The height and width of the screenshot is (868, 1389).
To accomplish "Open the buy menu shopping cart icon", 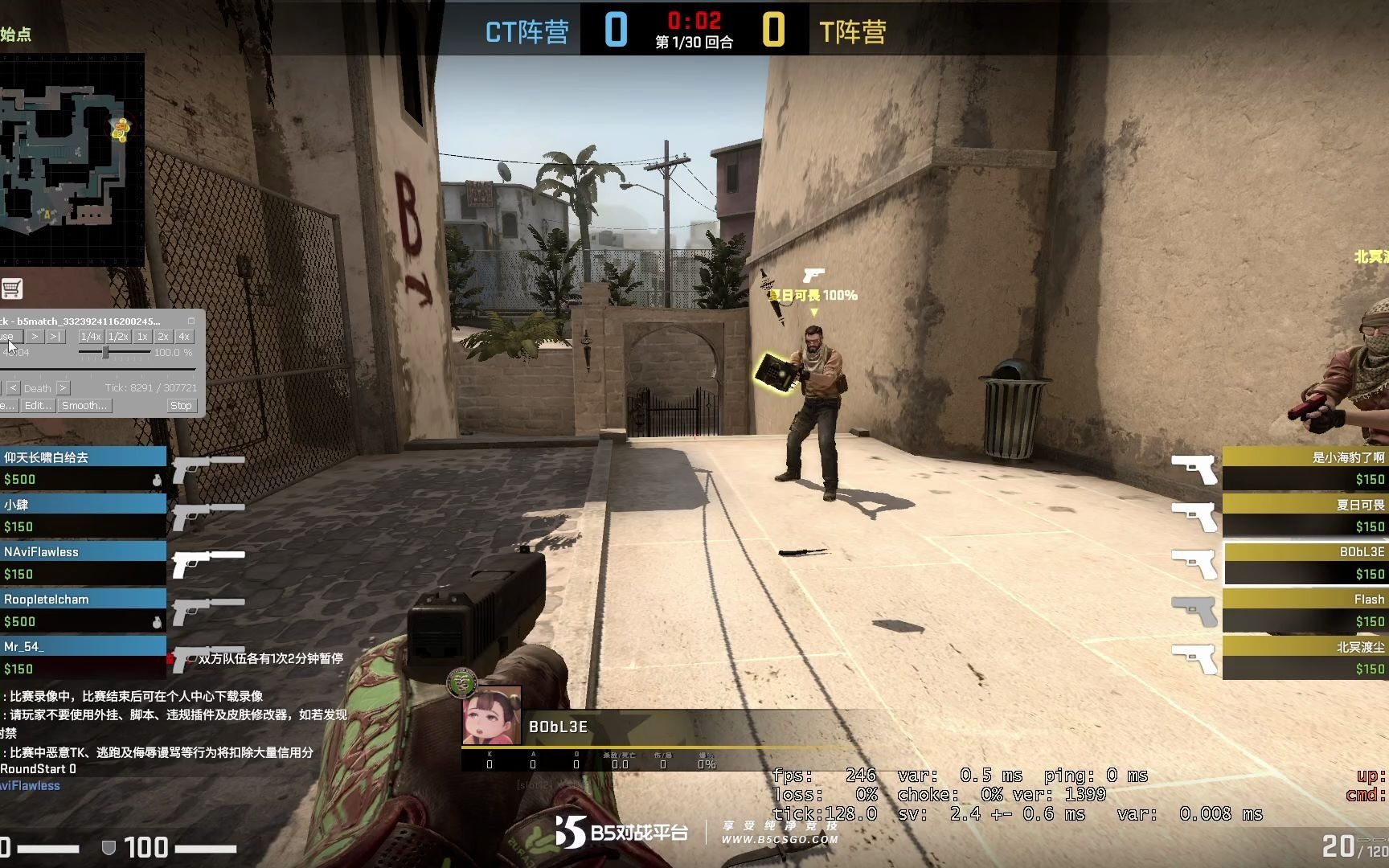I will coord(11,289).
